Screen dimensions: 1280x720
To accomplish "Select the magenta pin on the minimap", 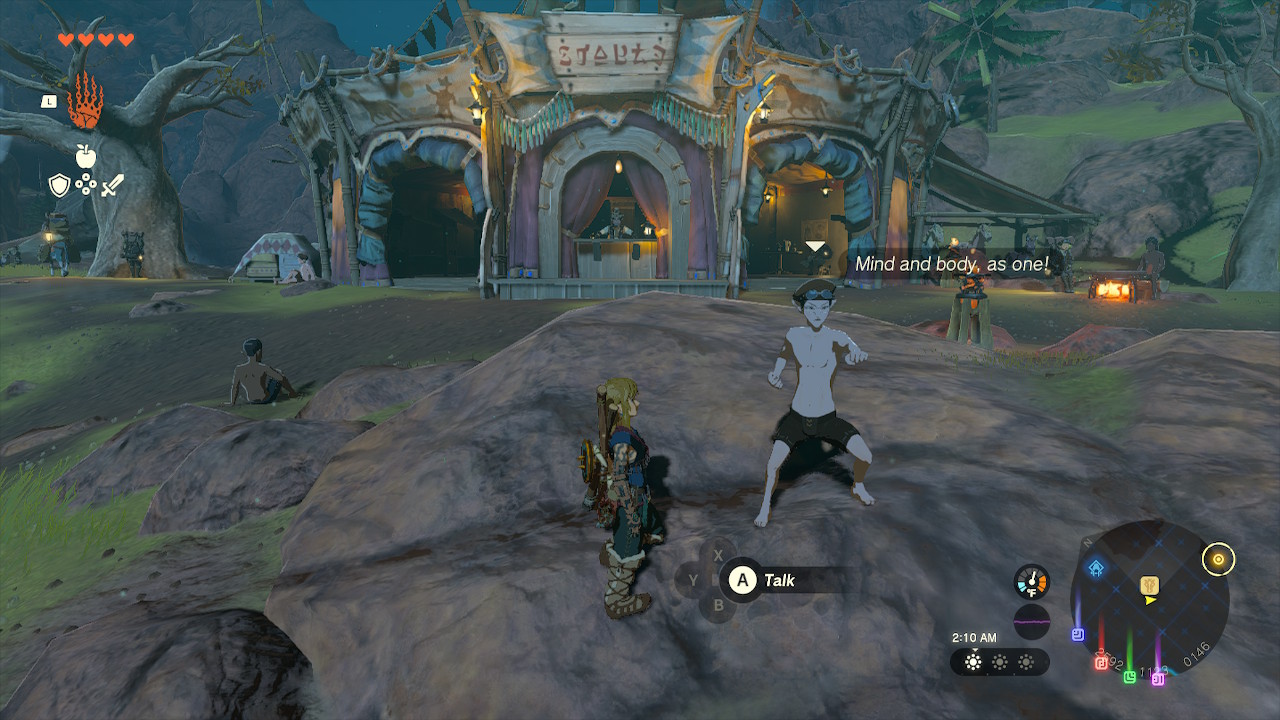I will (1158, 679).
